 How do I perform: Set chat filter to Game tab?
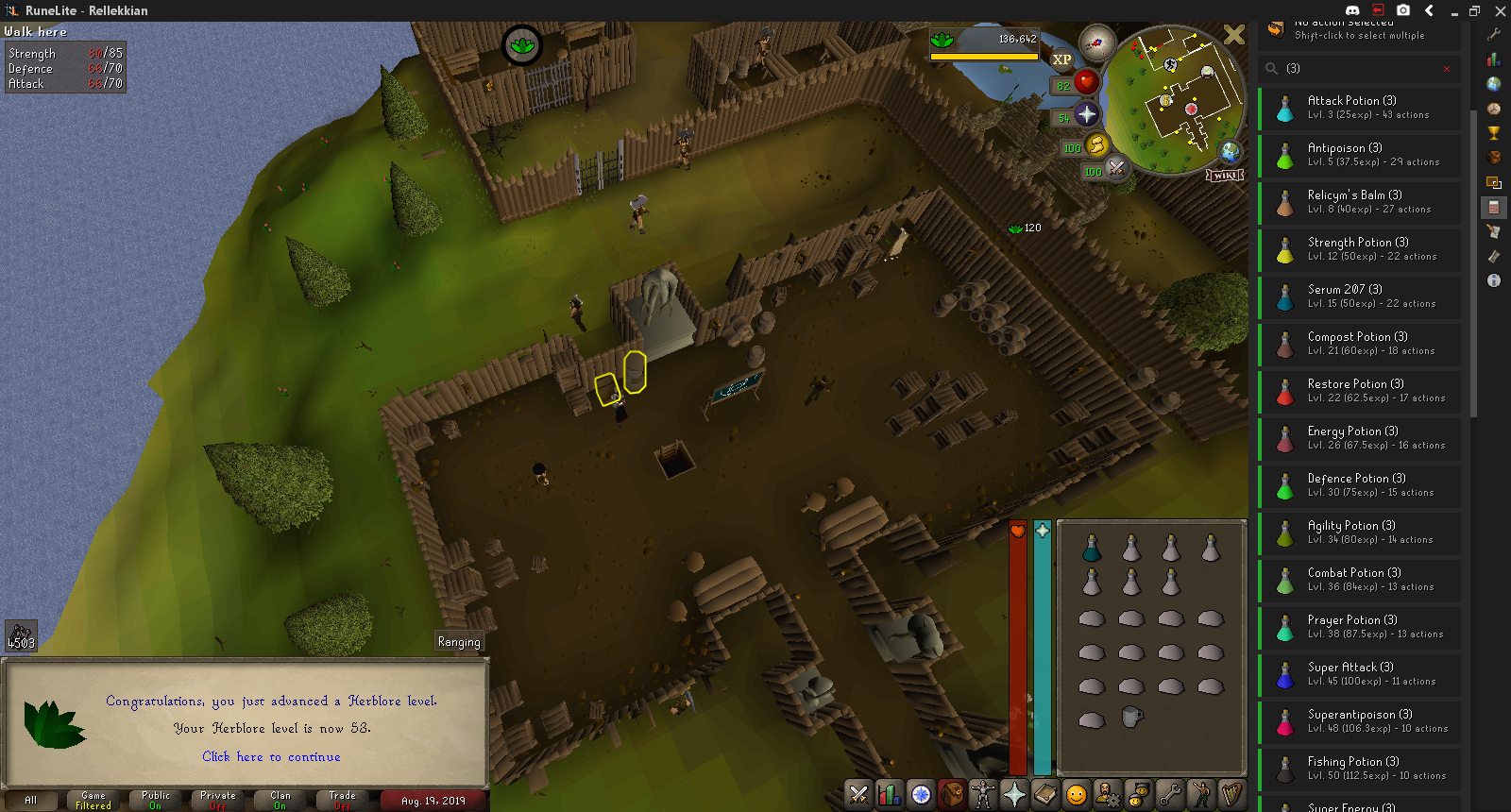(x=93, y=800)
